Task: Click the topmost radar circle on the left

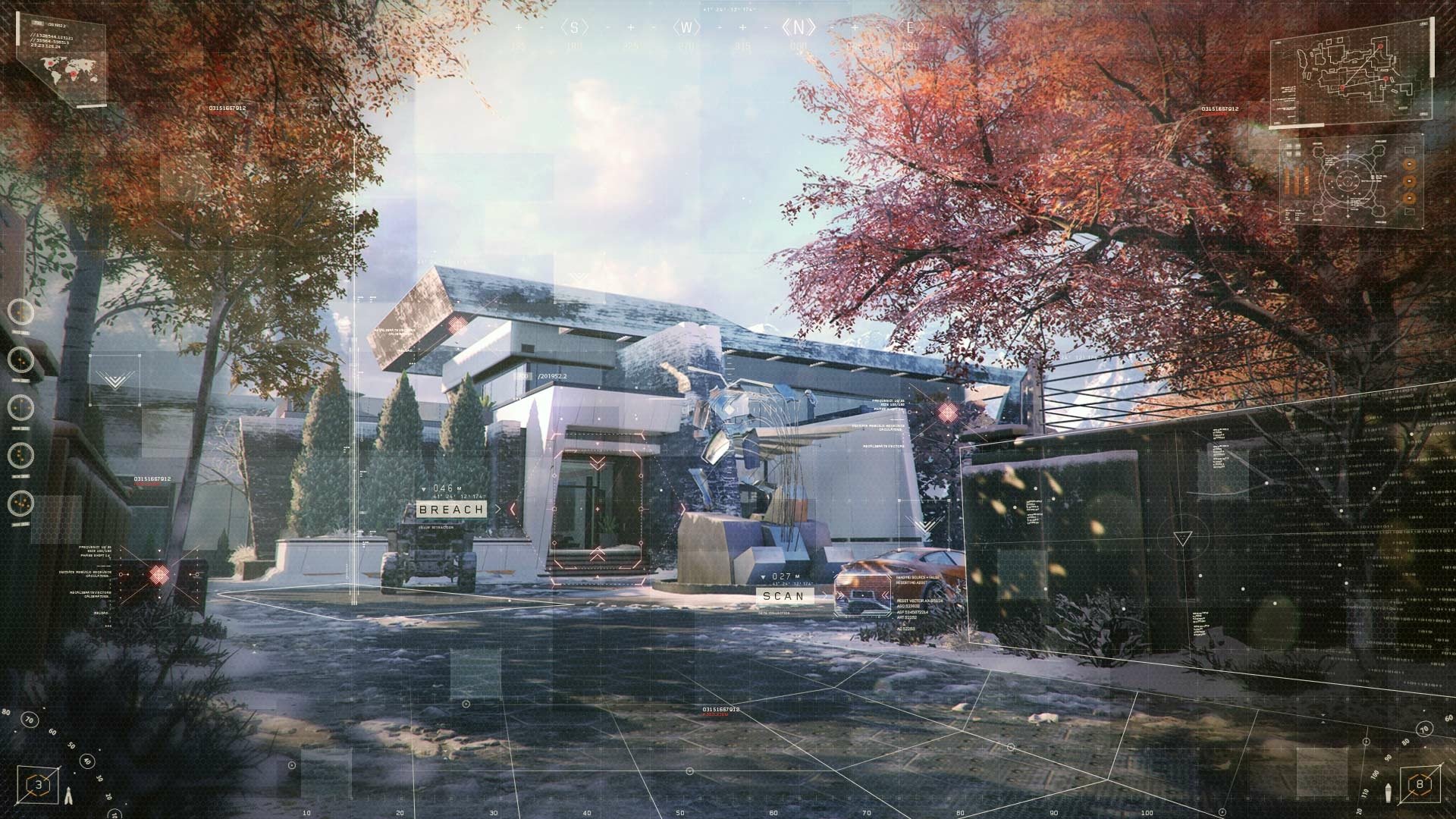Action: 20,312
